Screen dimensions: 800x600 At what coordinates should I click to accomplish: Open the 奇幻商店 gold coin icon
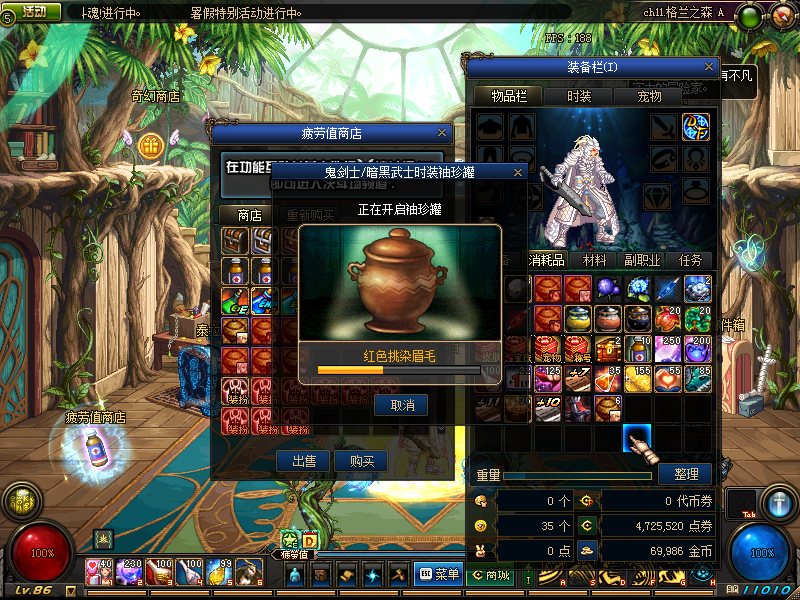tap(151, 145)
